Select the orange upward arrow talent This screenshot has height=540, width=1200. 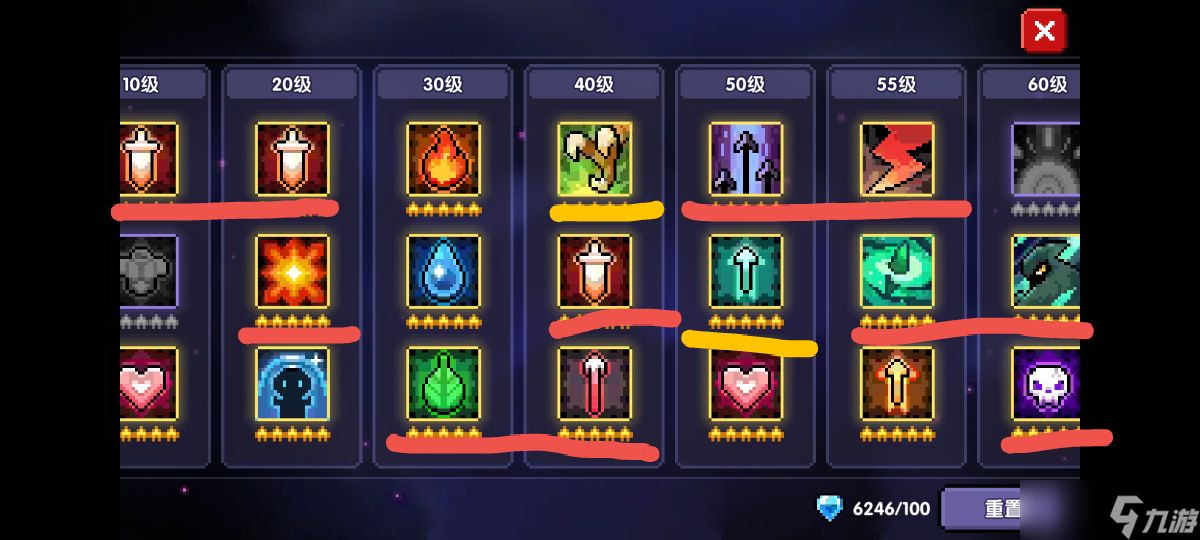pyautogui.click(x=897, y=383)
